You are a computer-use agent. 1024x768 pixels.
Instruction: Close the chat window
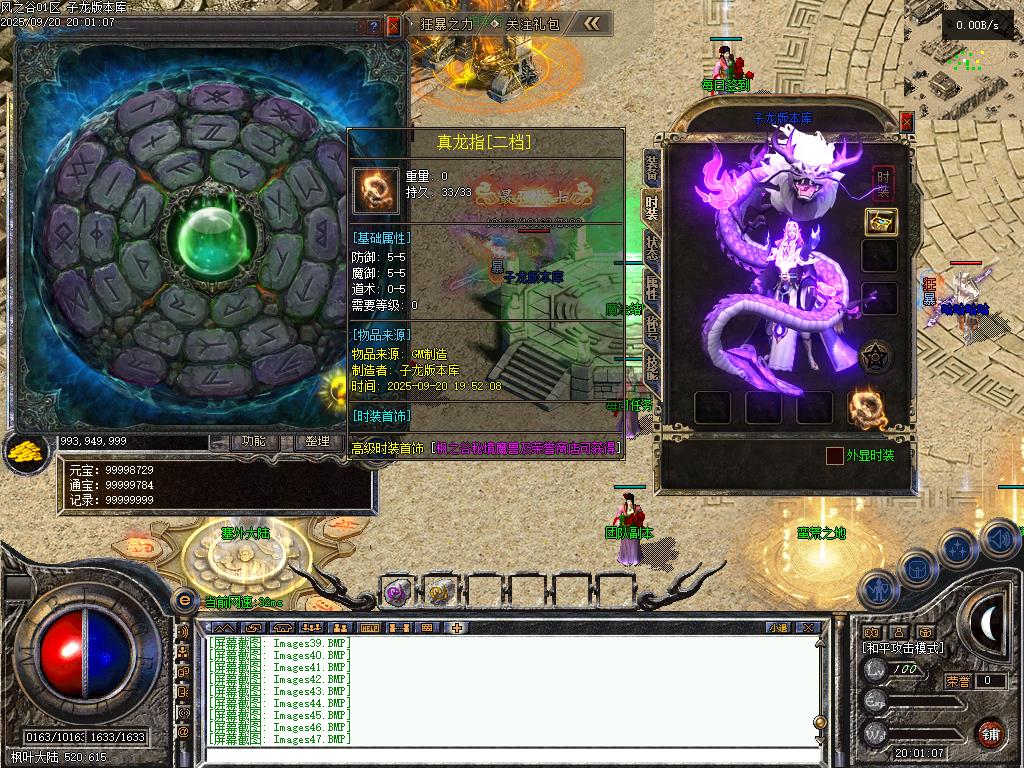[x=810, y=628]
